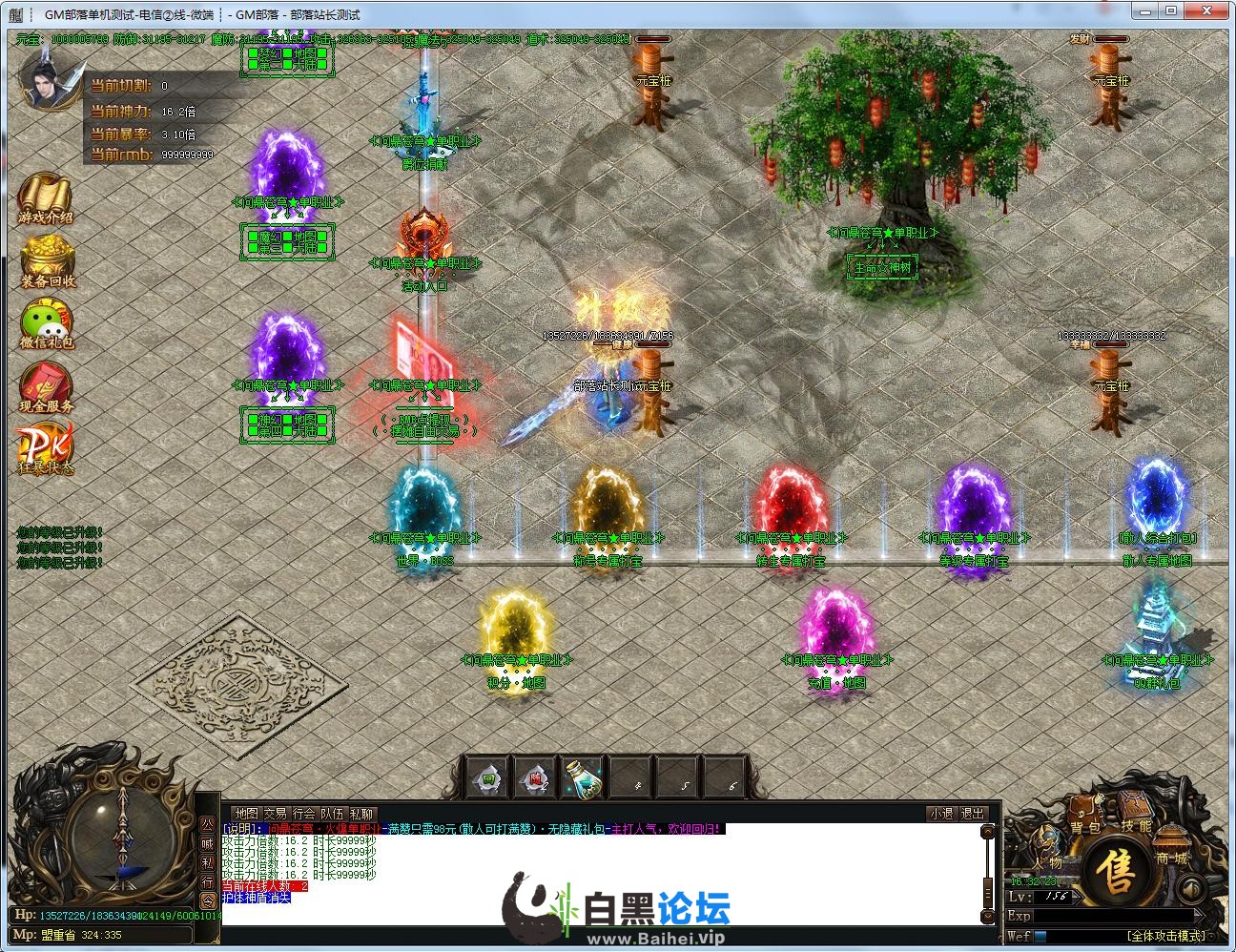The width and height of the screenshot is (1236, 952).
Task: Click the 小退 logout button
Action: click(x=941, y=814)
